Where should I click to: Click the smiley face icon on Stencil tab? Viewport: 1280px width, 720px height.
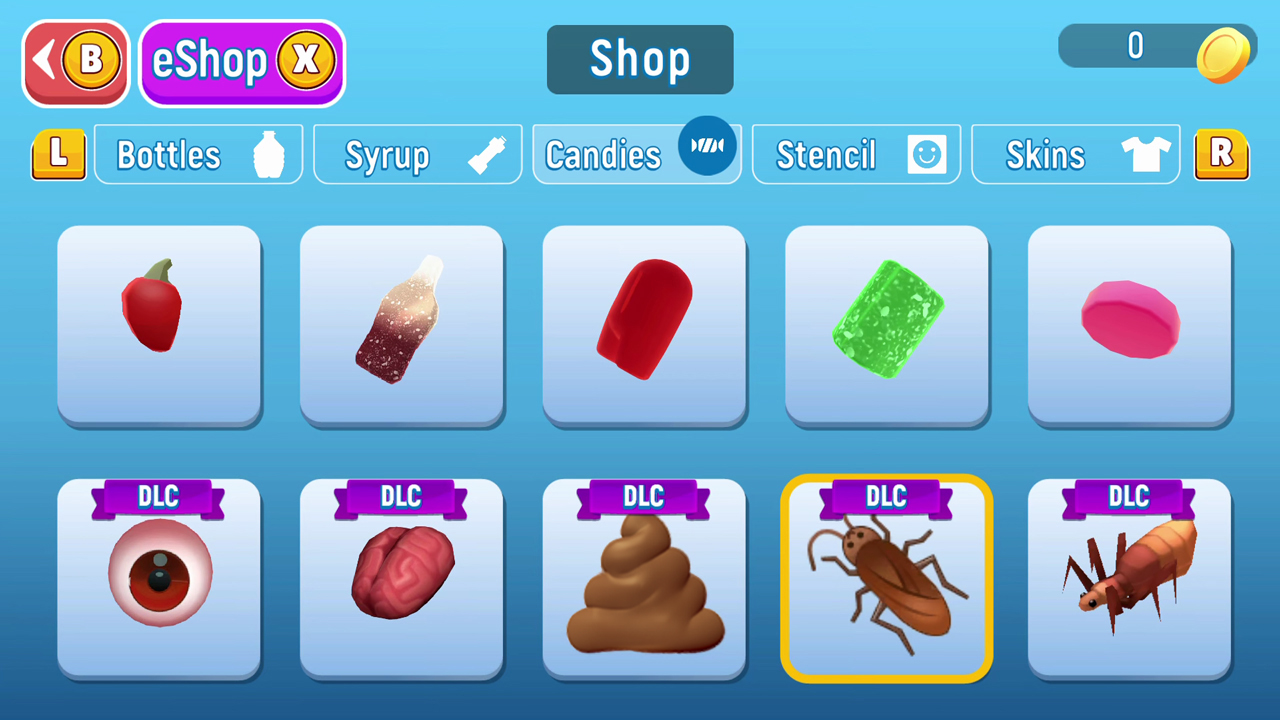[x=926, y=154]
